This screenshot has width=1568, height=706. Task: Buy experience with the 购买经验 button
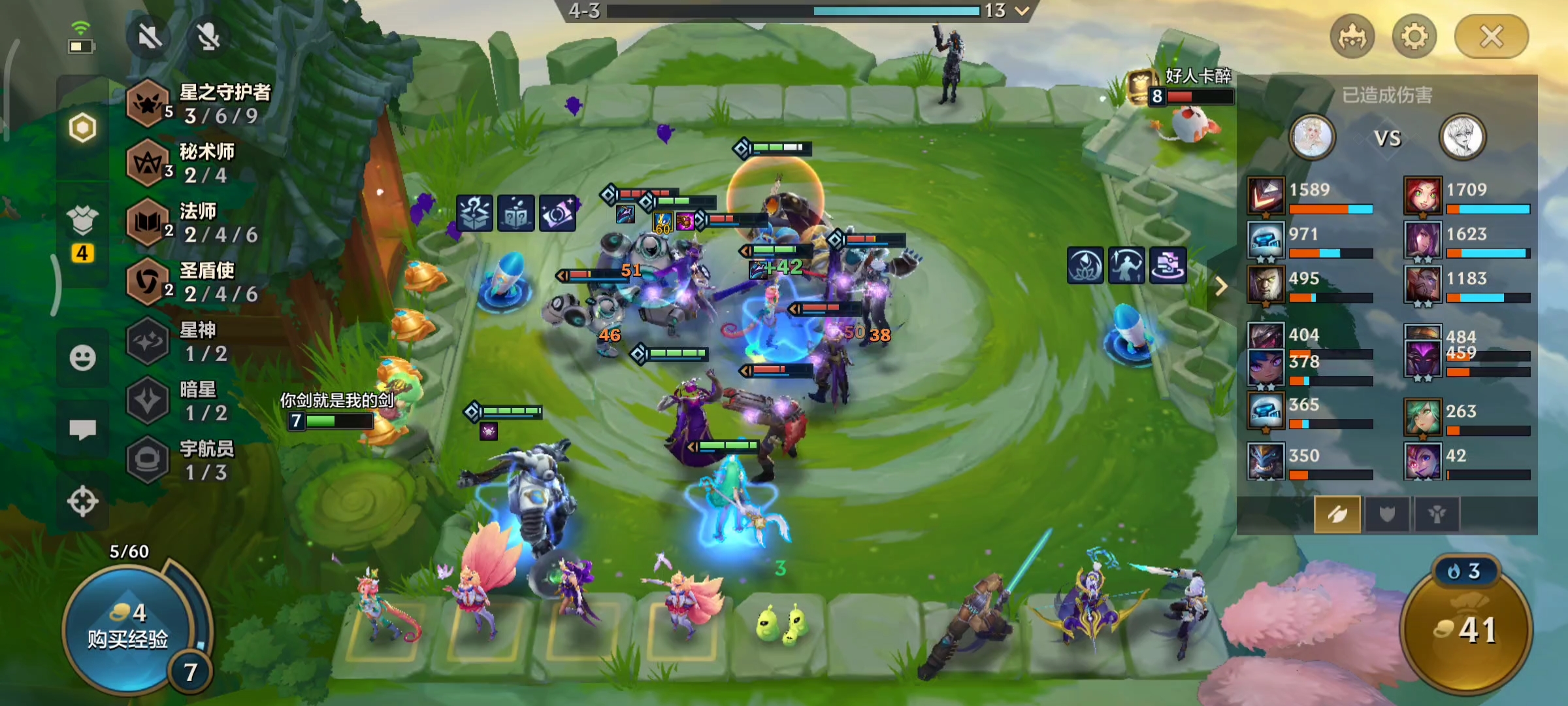(127, 628)
